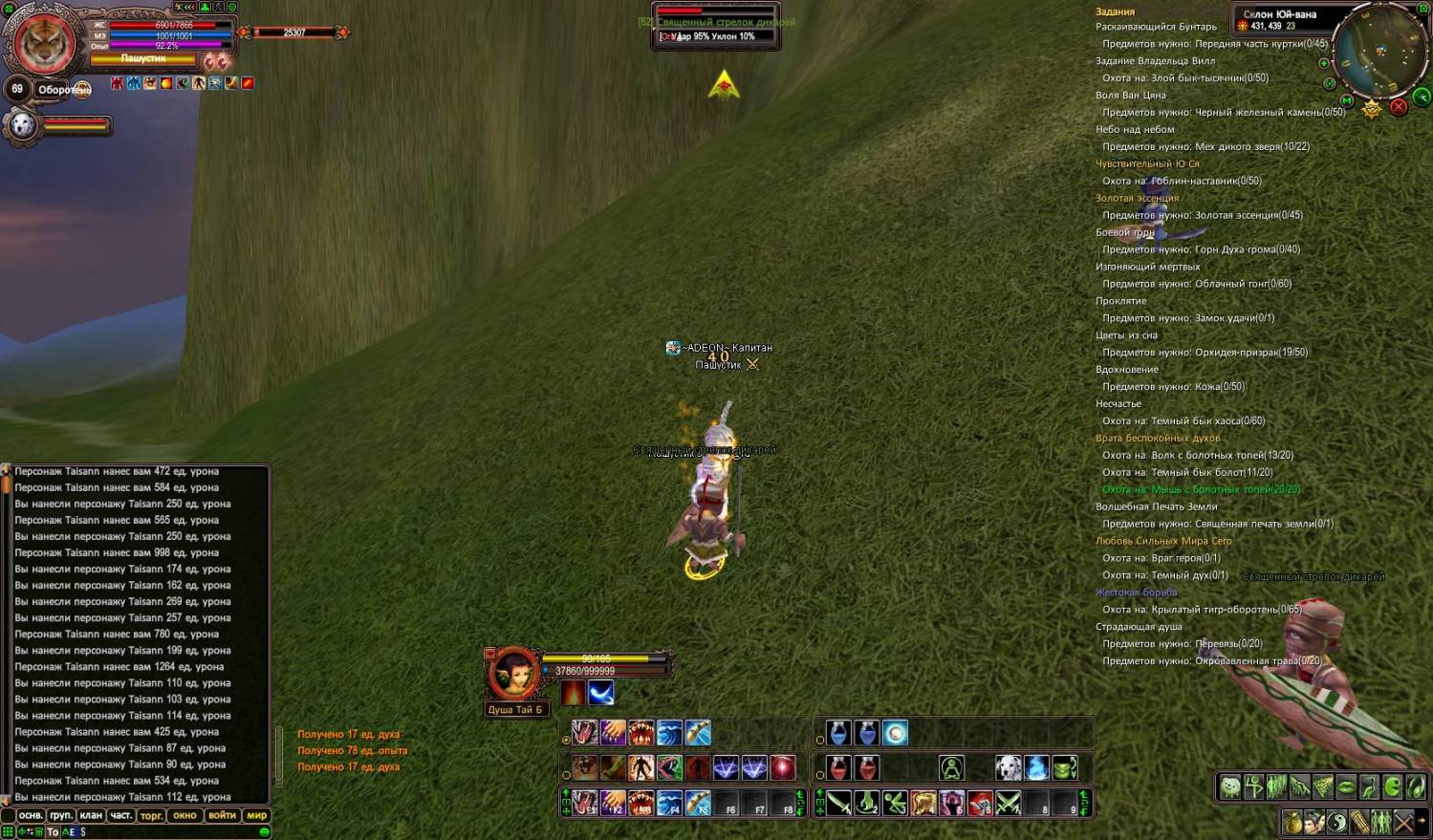Click the Душа Тай Б pet portrait
Screen dimensions: 1433x840
(513, 674)
